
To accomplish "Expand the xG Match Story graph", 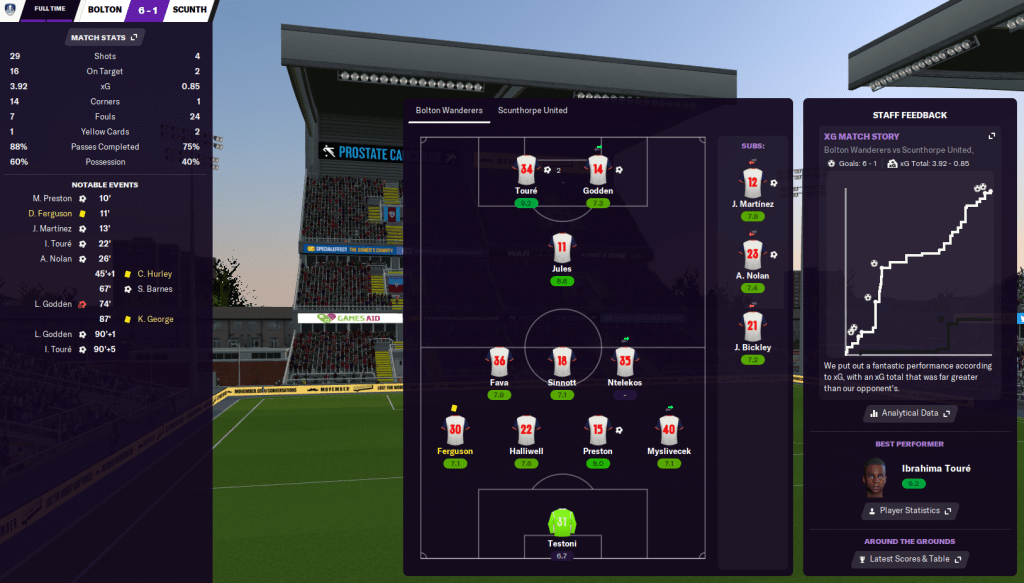I will tap(992, 136).
